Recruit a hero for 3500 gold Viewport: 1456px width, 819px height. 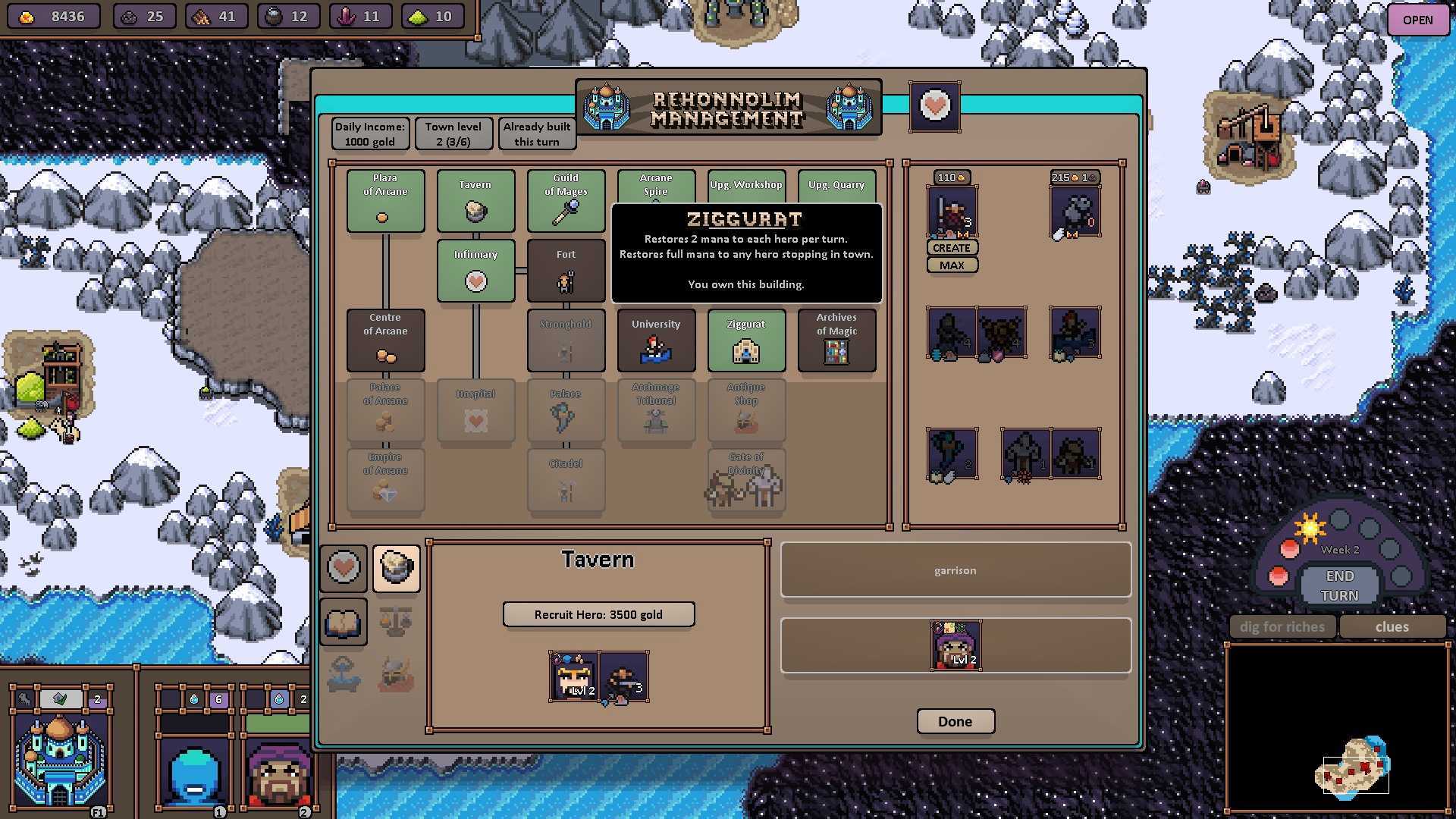(598, 614)
